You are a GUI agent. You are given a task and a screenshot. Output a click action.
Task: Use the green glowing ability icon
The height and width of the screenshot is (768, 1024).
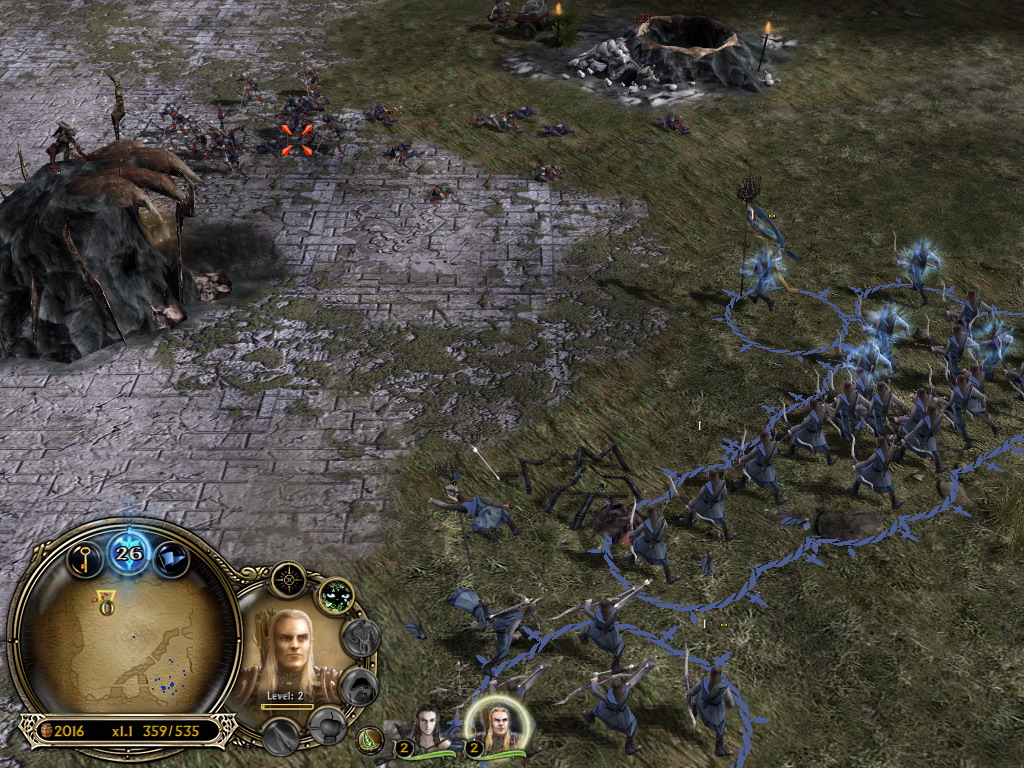(x=337, y=597)
